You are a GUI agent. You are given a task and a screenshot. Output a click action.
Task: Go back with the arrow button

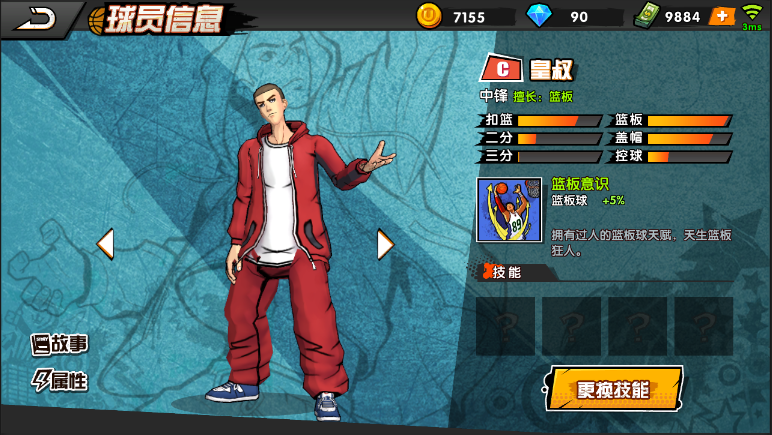[x=37, y=16]
